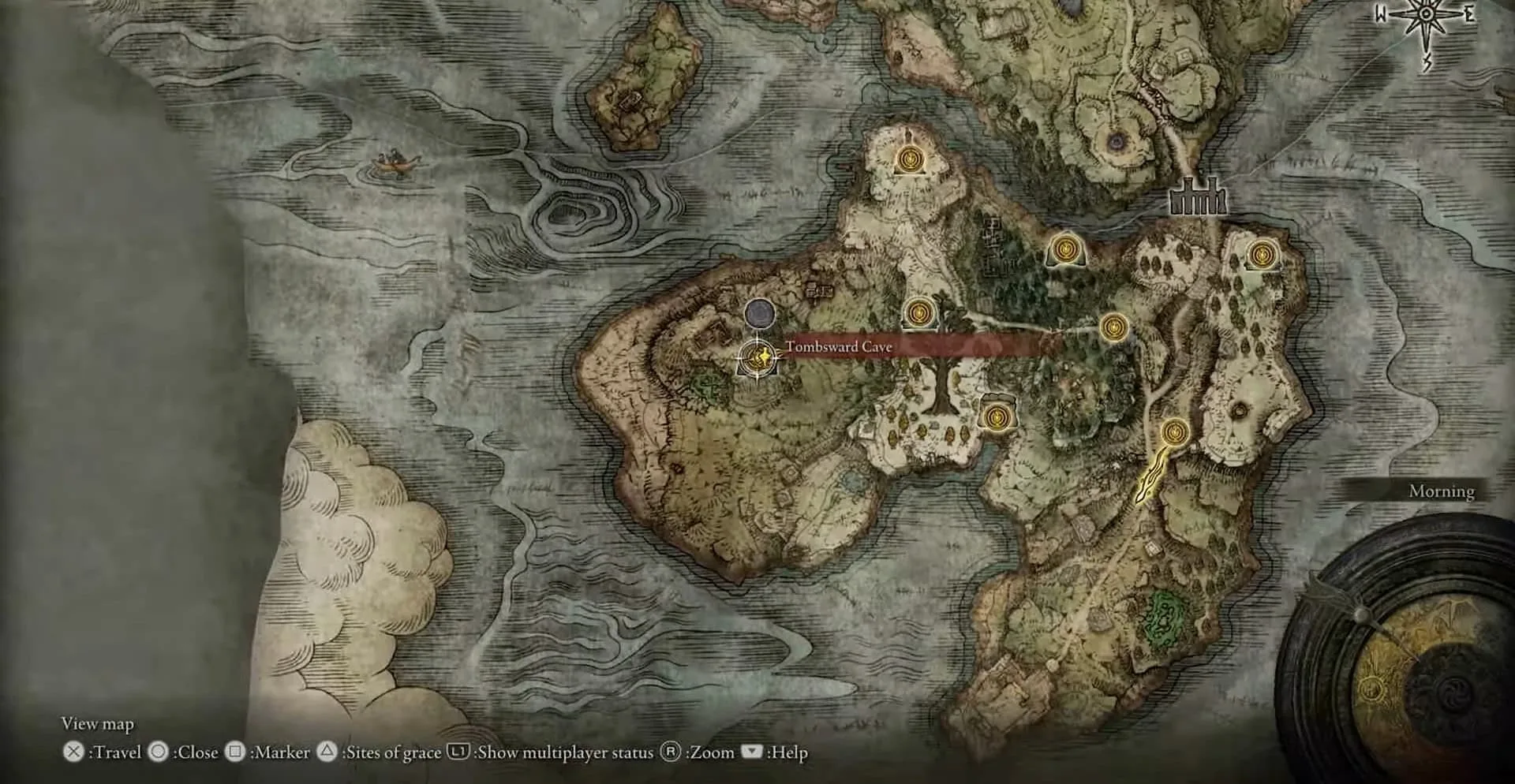Click the black castle gate icon
Screen dimensions: 1515x784
pos(1197,197)
